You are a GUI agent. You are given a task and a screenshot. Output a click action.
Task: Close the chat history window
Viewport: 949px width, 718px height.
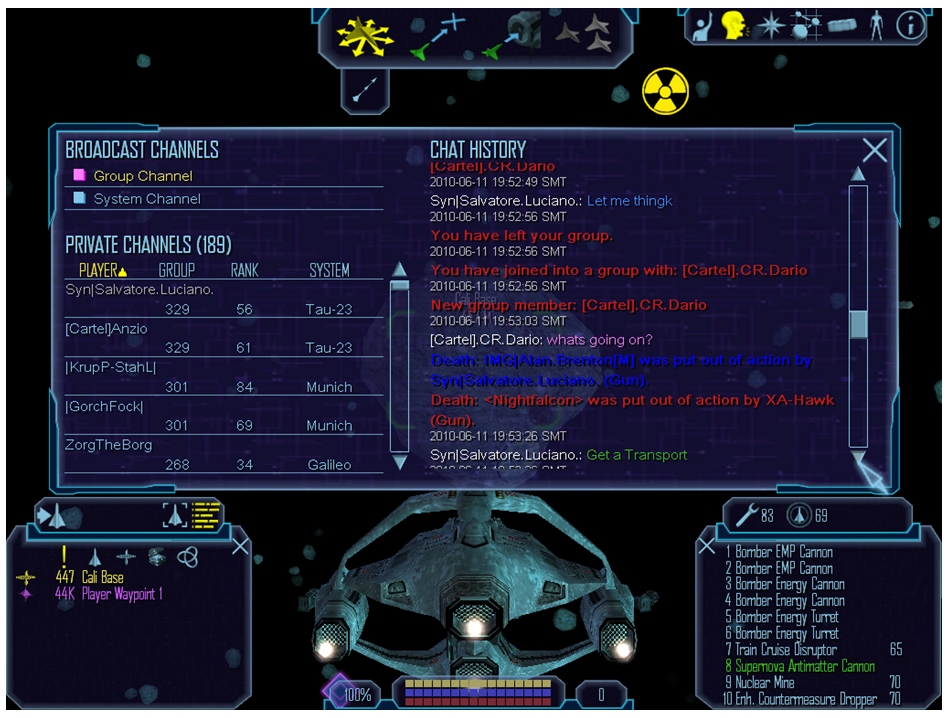tap(875, 150)
